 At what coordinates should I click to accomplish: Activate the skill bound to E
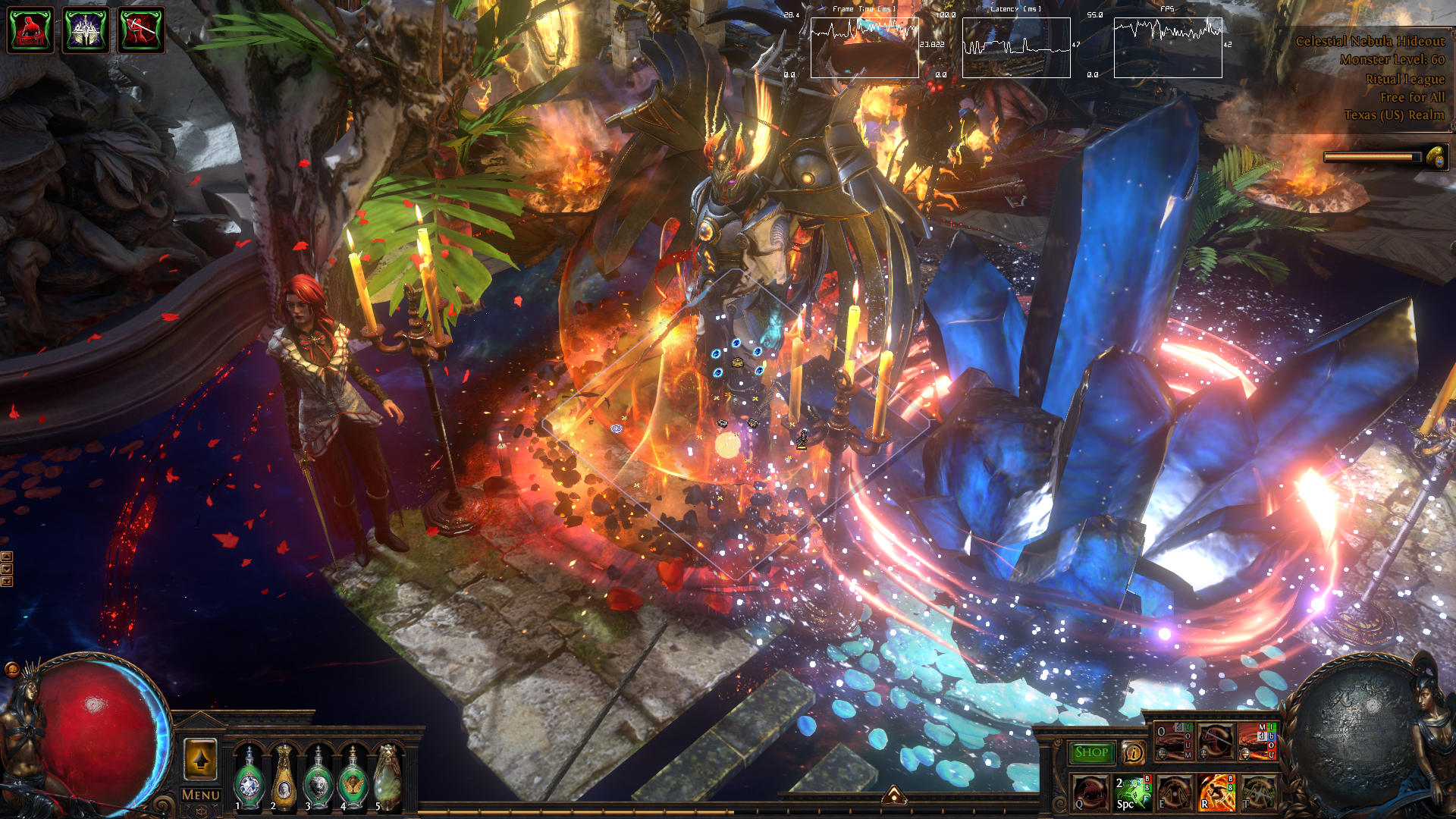[1173, 792]
